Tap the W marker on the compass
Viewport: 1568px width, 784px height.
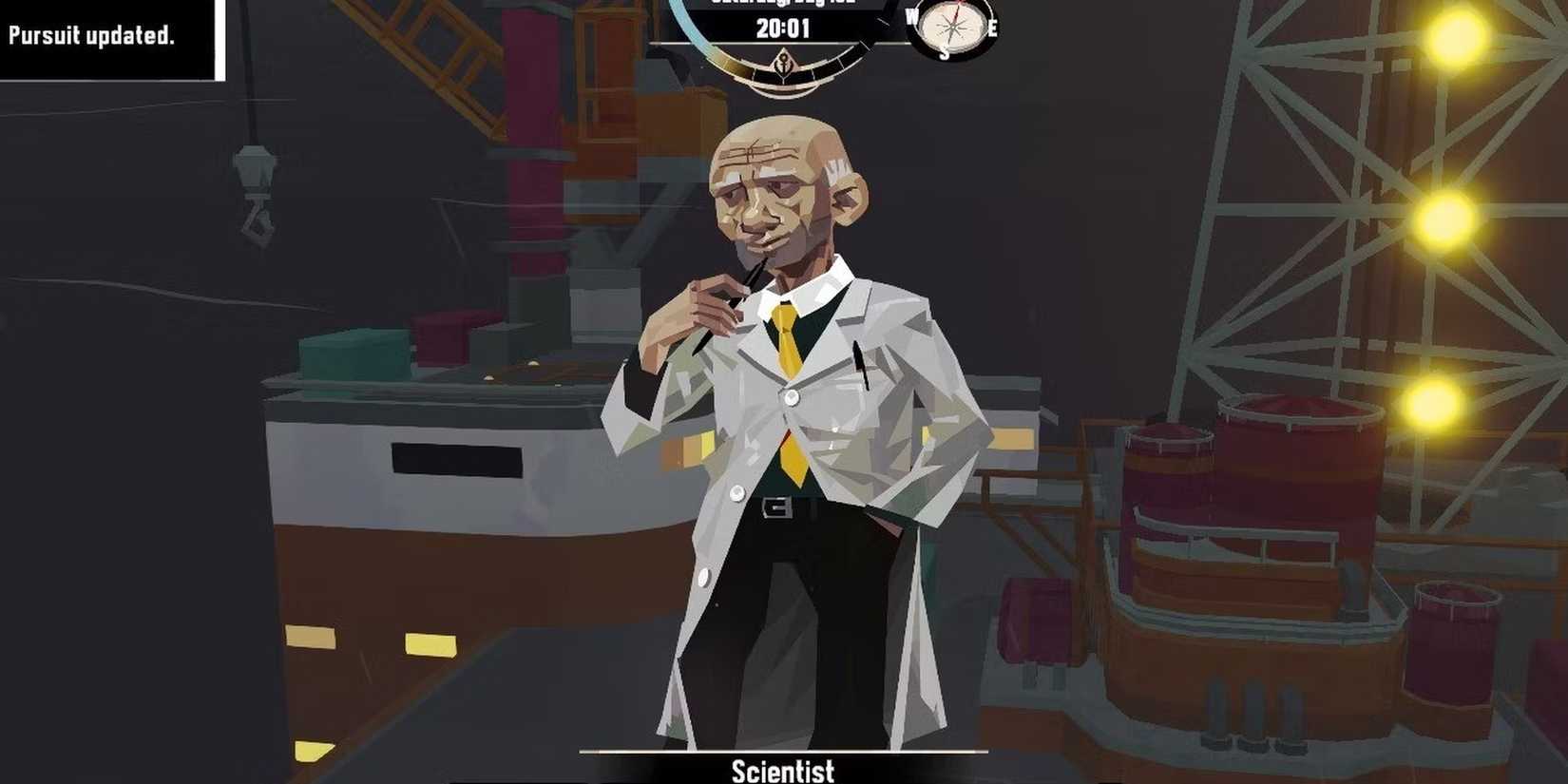click(909, 13)
